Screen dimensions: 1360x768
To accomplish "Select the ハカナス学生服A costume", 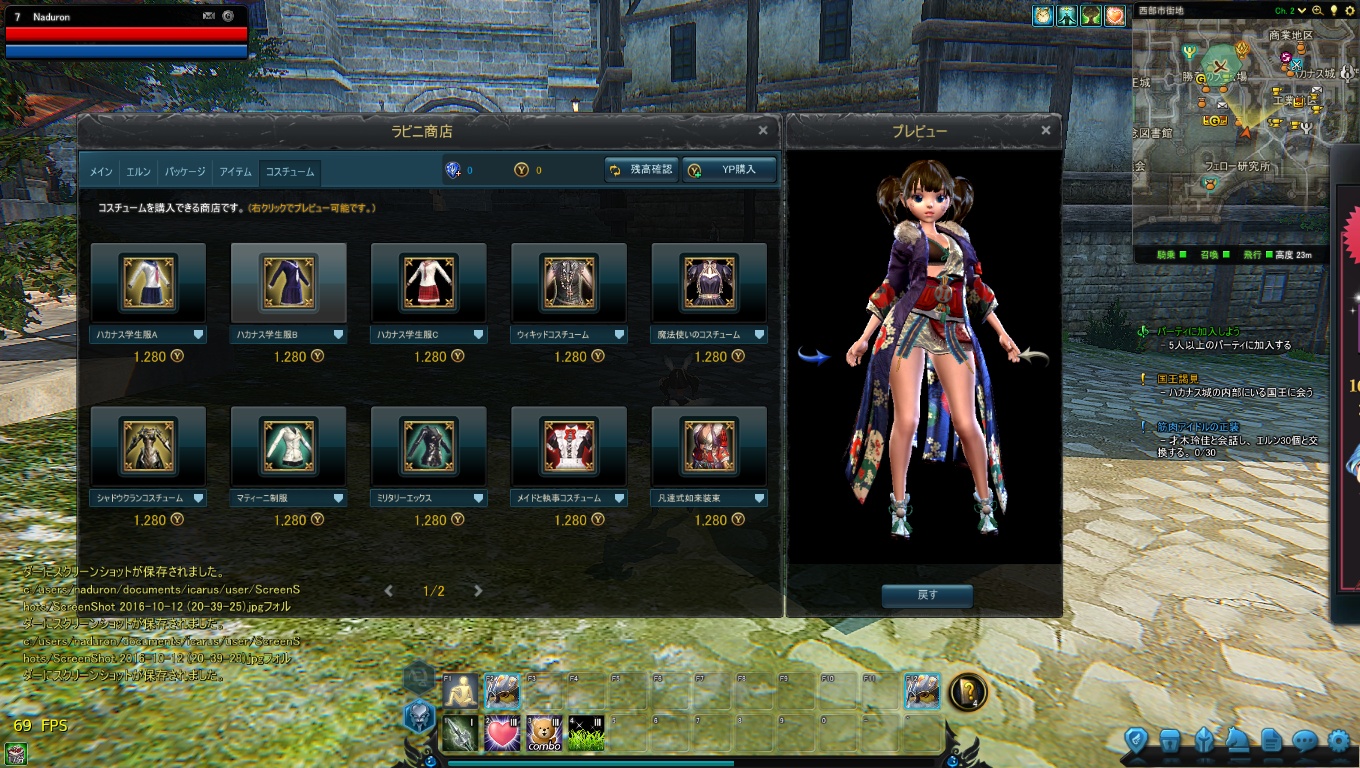I will click(x=148, y=283).
